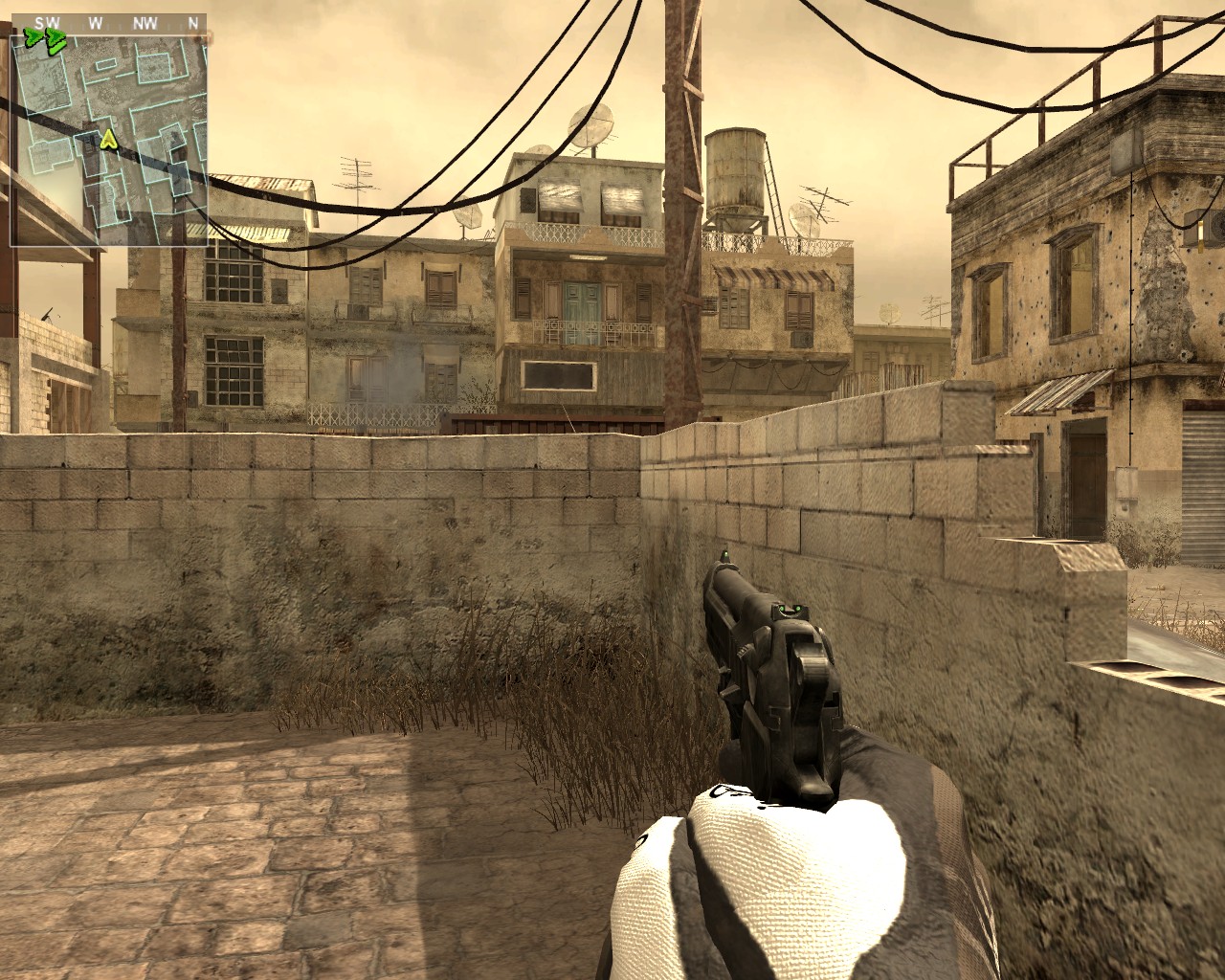Click the green teammate arrows on minimap
1225x980 pixels.
45,39
